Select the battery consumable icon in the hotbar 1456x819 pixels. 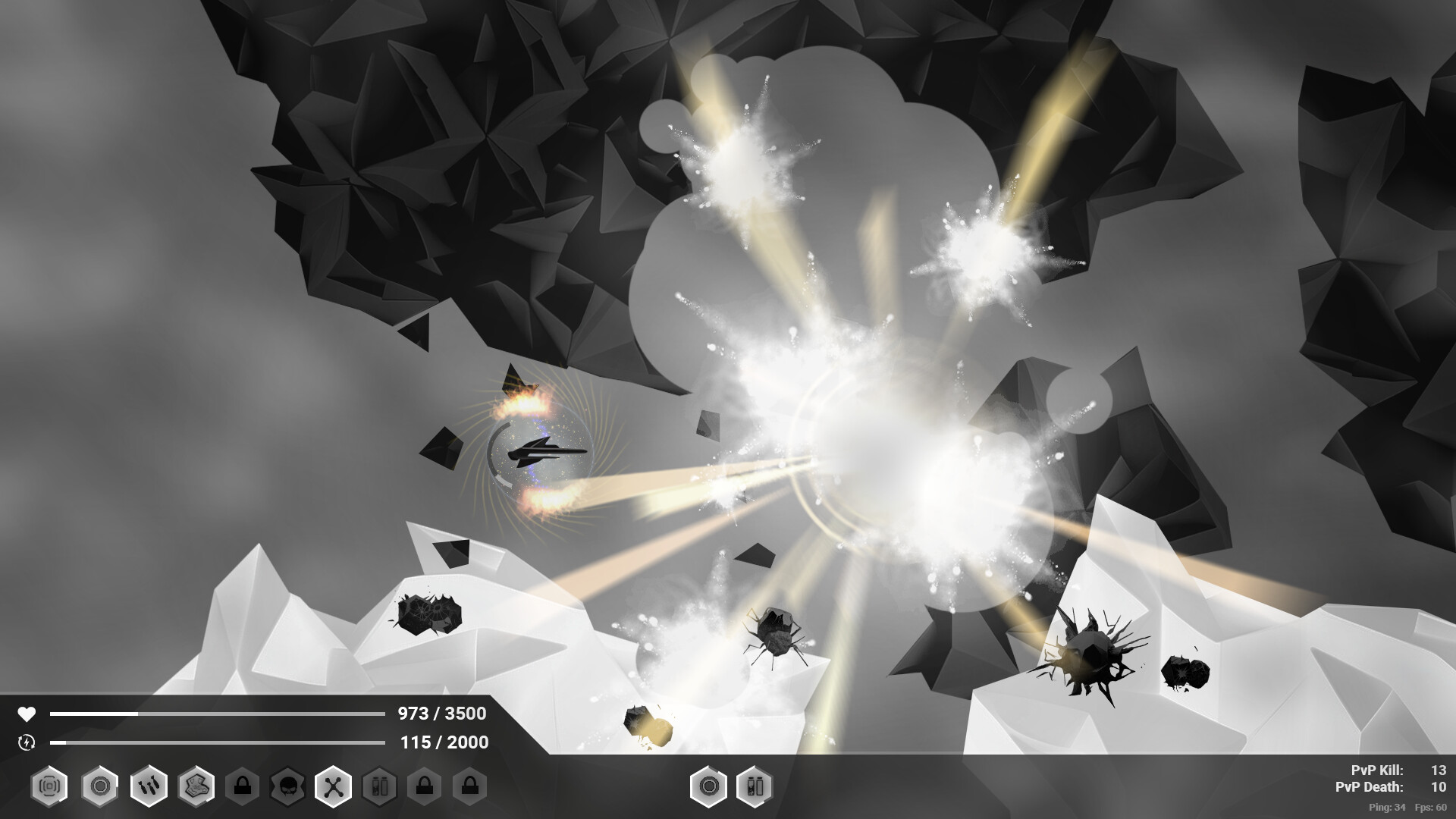[380, 786]
